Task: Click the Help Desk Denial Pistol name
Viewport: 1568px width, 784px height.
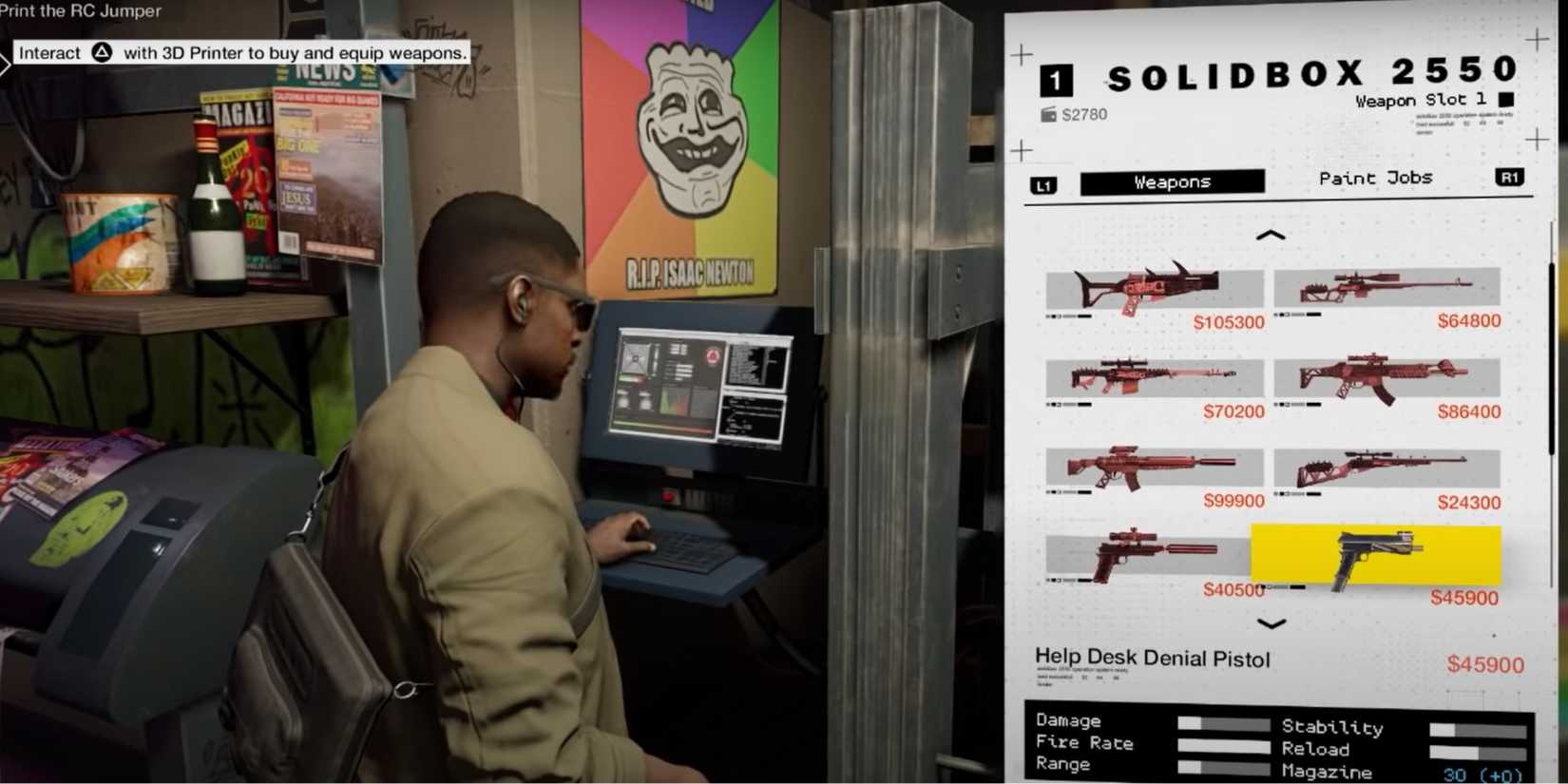Action: pyautogui.click(x=1152, y=657)
